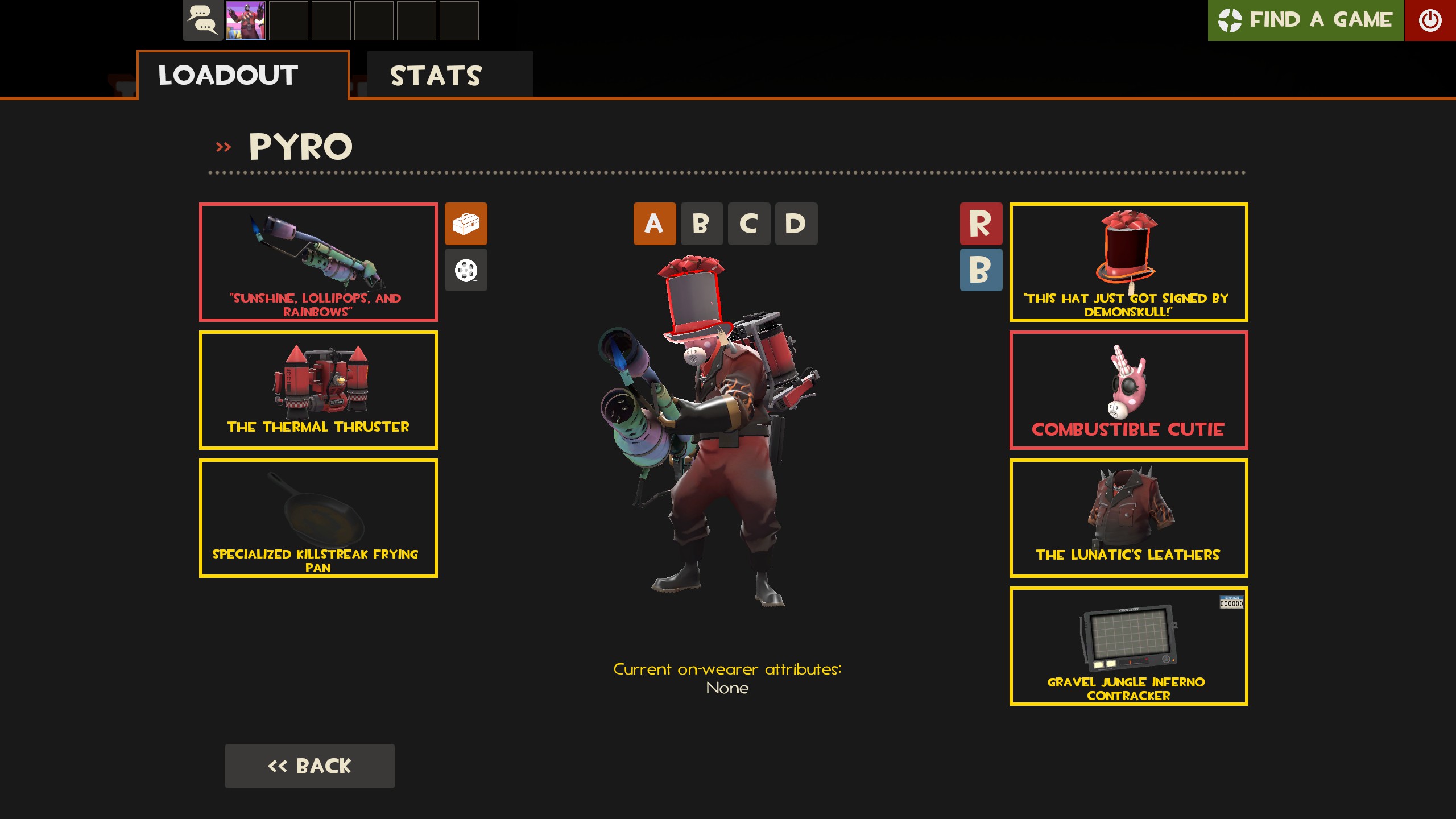Switch to the STATS tab
This screenshot has width=1456, height=819.
[436, 75]
